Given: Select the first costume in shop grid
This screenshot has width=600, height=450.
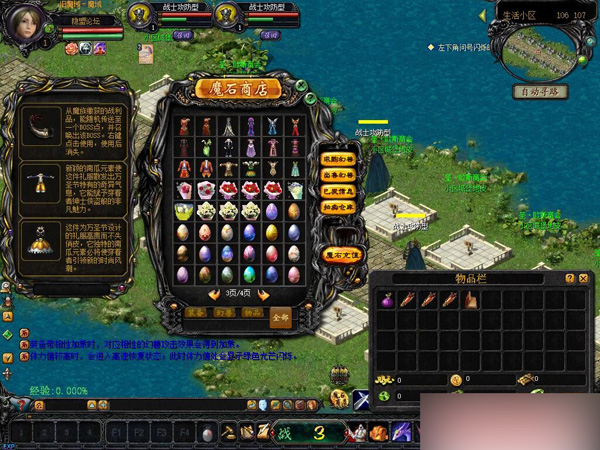Looking at the screenshot, I should pyautogui.click(x=182, y=127).
